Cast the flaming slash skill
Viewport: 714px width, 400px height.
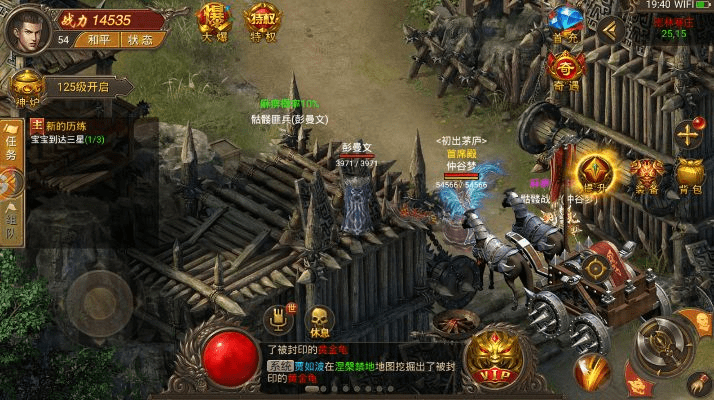(592, 372)
